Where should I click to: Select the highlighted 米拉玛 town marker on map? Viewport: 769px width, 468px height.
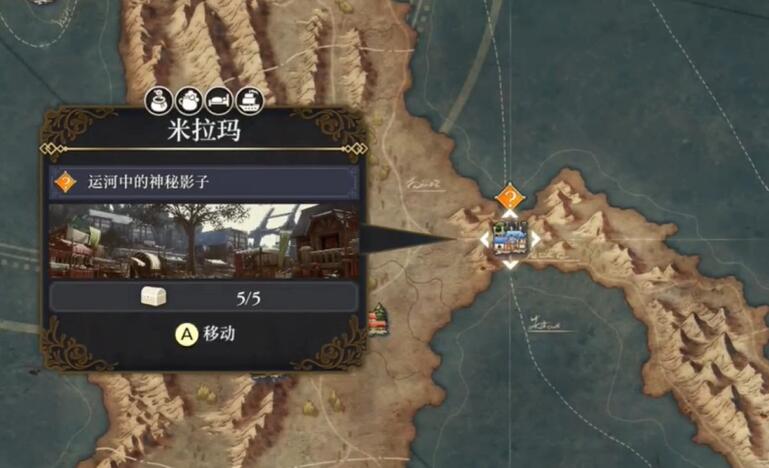point(510,240)
